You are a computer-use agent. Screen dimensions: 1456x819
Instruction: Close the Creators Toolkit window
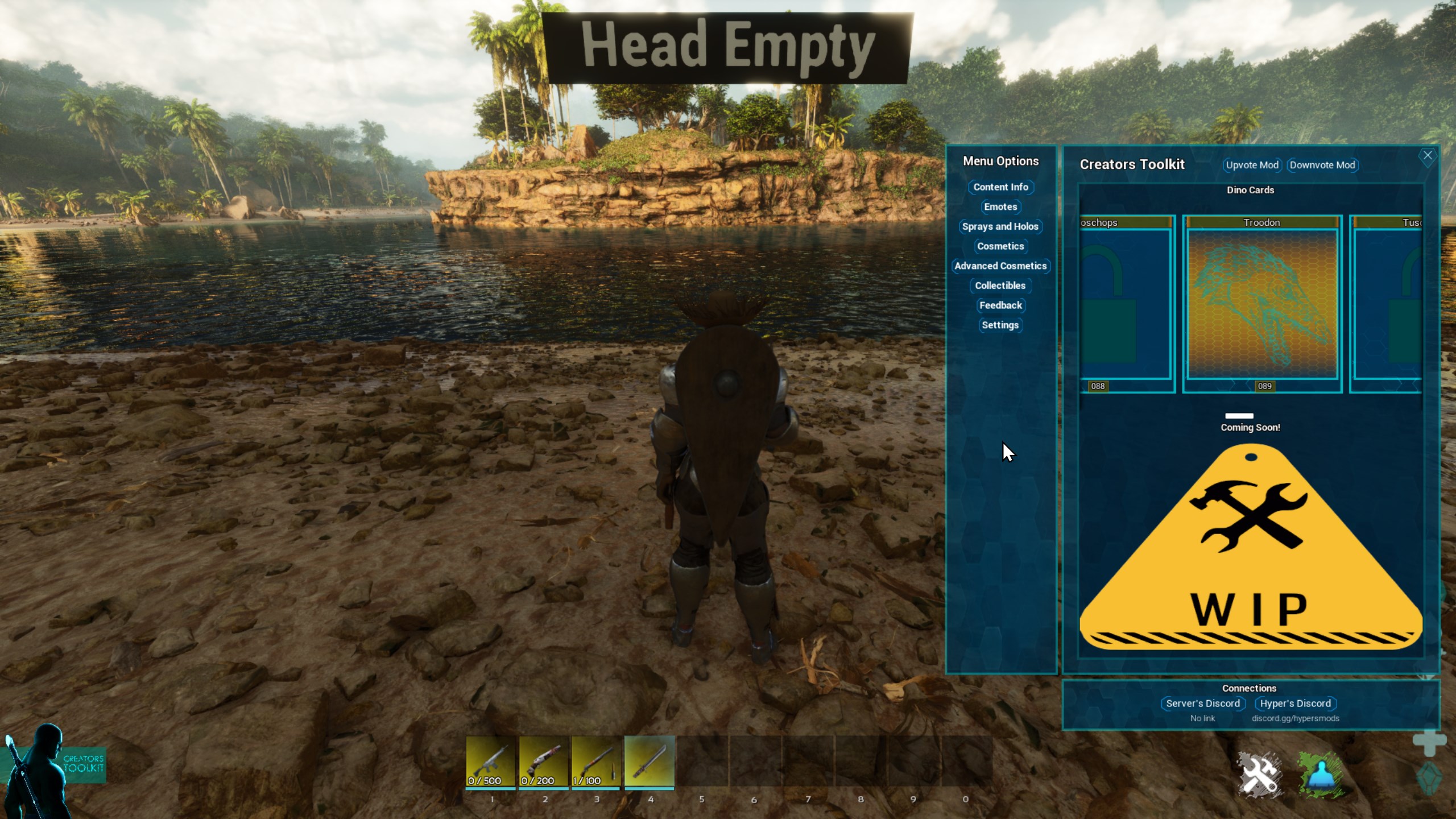click(1428, 156)
